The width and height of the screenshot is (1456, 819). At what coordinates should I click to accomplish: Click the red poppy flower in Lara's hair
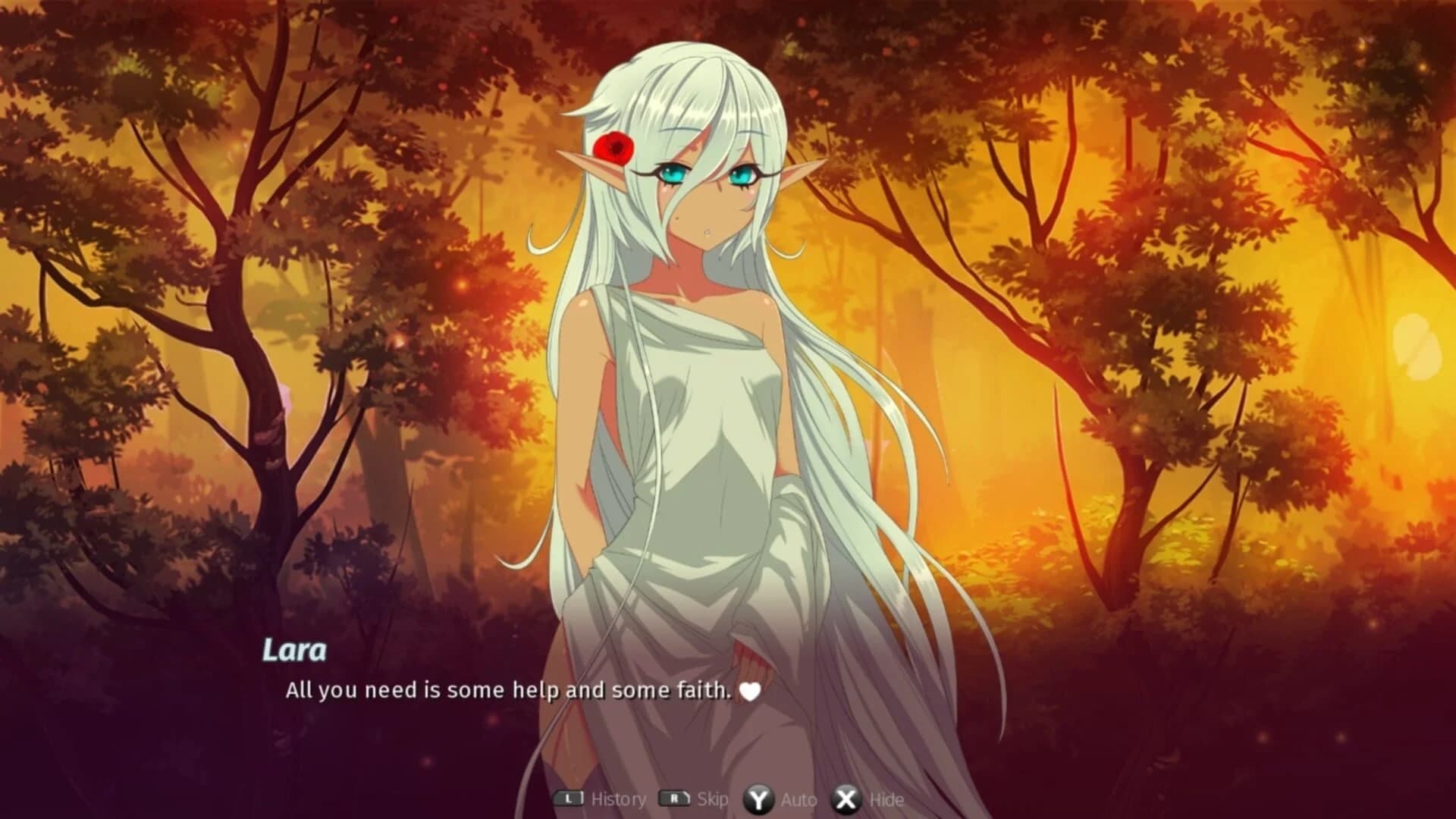pos(615,148)
